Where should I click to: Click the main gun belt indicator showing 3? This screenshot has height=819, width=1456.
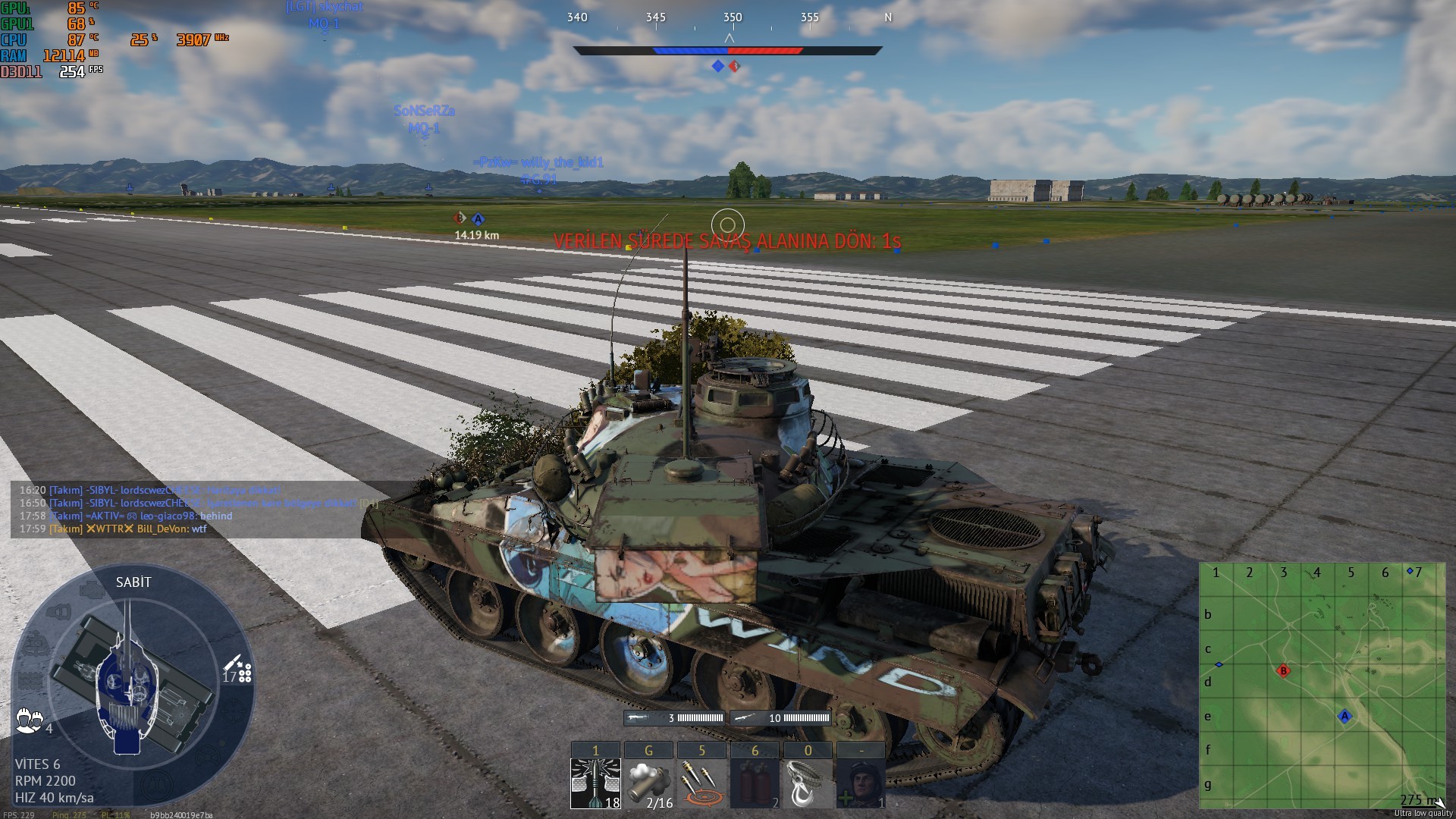(674, 718)
